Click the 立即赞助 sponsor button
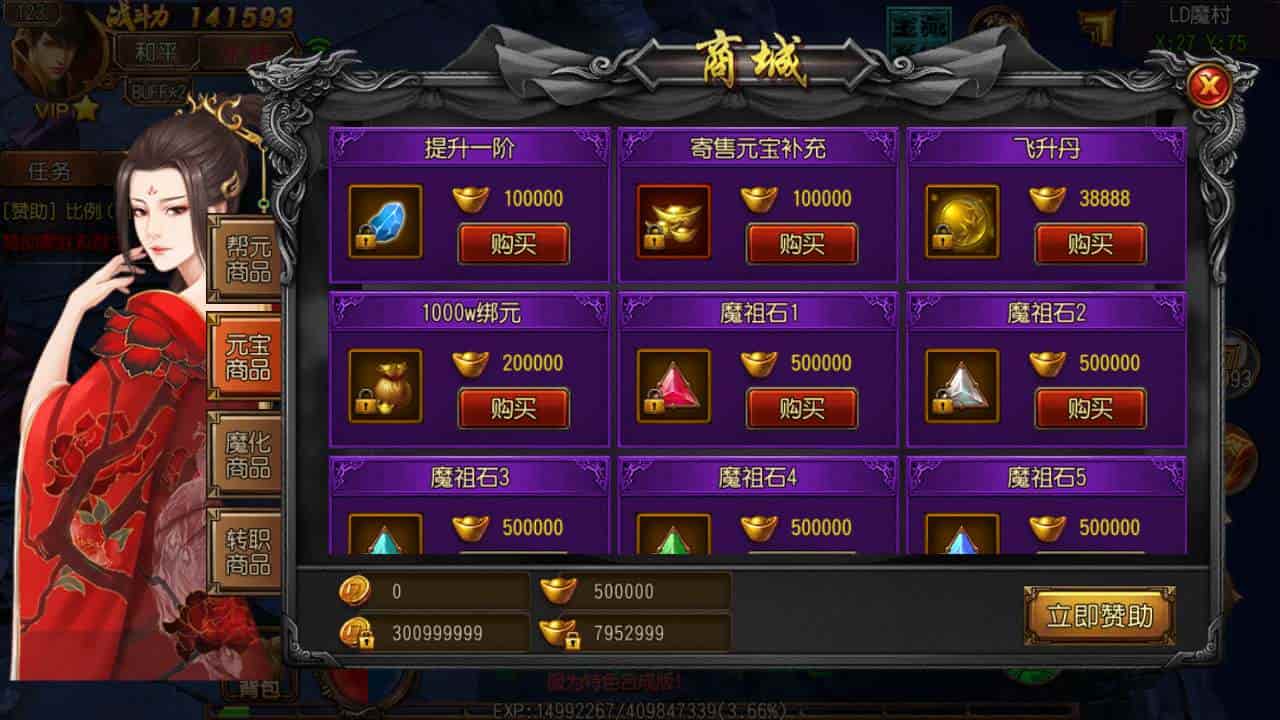Image resolution: width=1280 pixels, height=720 pixels. 1100,617
